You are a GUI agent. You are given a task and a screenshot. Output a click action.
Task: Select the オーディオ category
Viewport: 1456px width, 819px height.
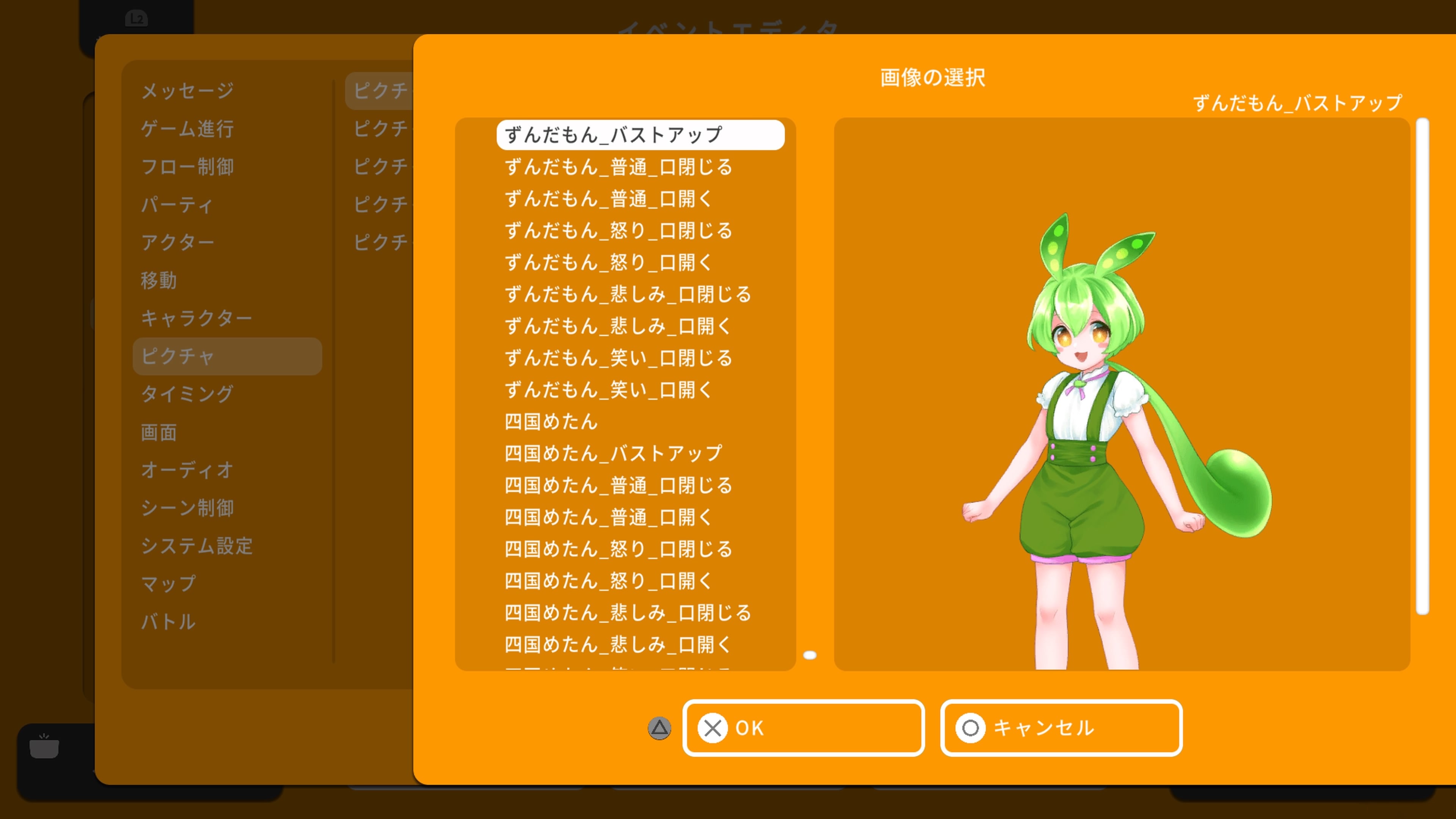pos(187,470)
